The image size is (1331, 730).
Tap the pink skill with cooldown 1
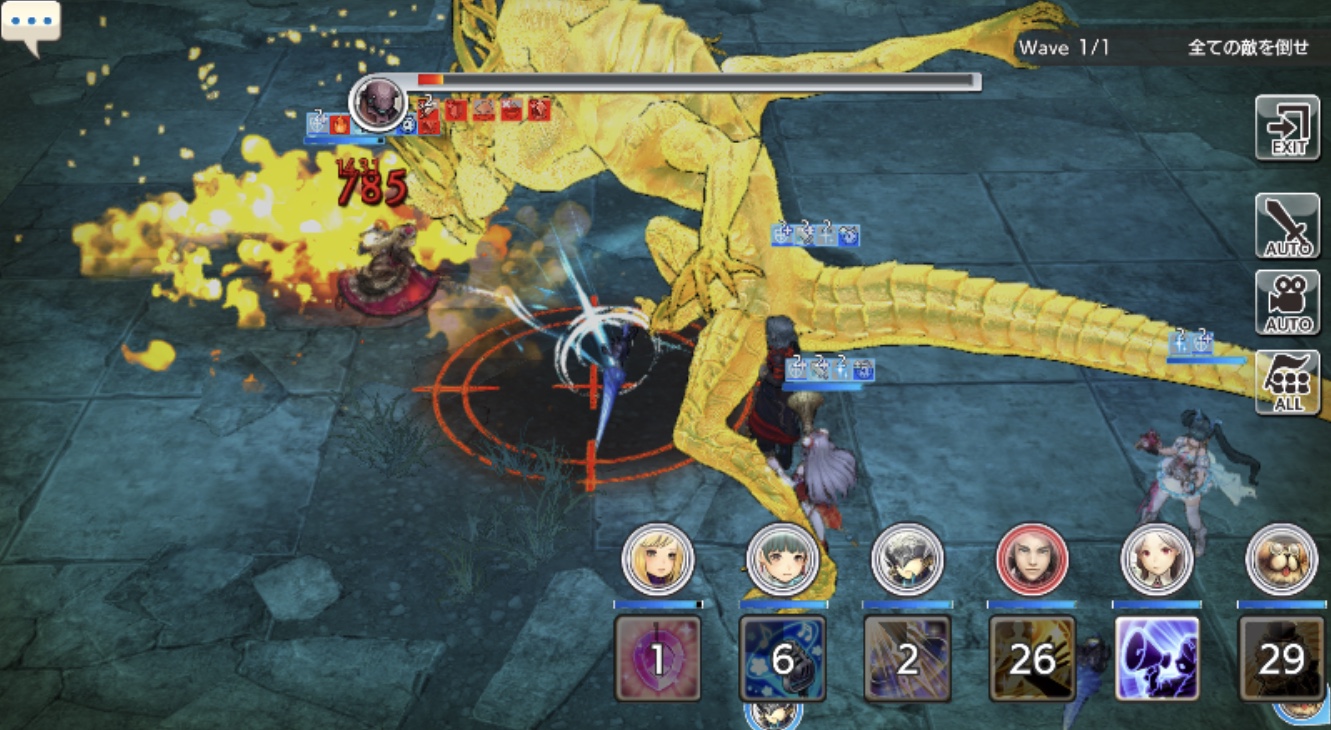coord(657,658)
